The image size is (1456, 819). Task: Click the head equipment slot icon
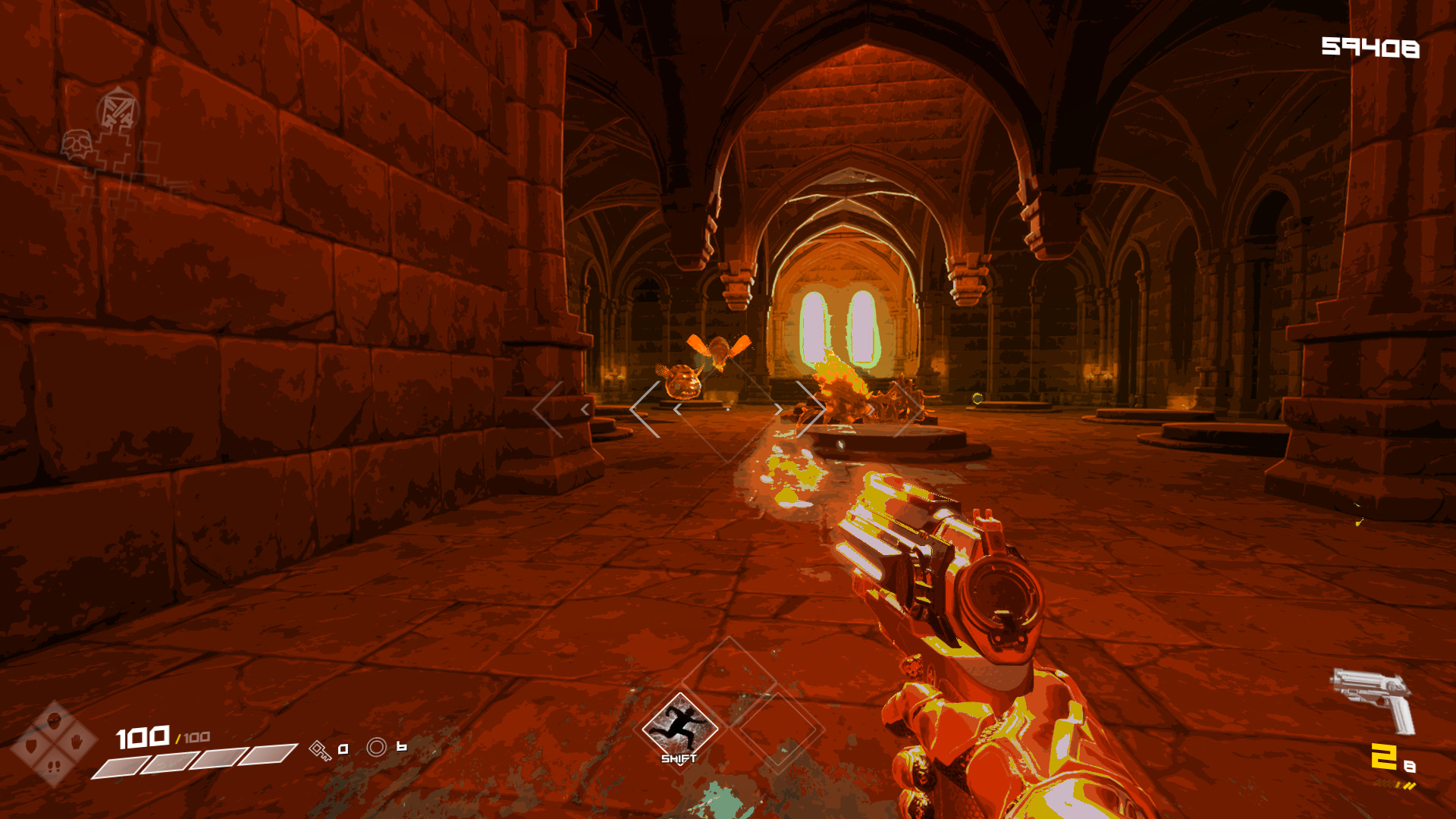click(x=54, y=720)
